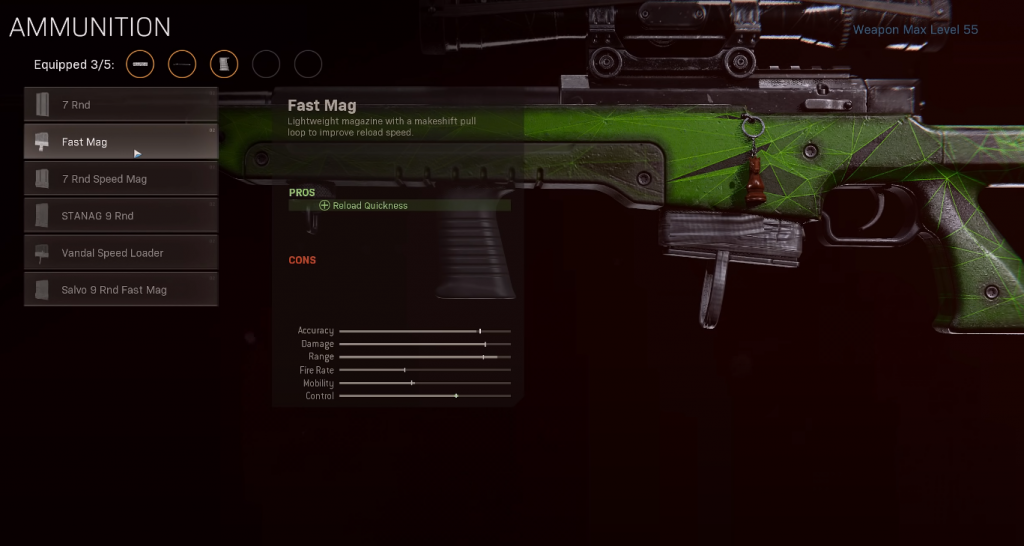The height and width of the screenshot is (546, 1024).
Task: Click the equipped magazine attachment slot icon
Action: tap(224, 65)
